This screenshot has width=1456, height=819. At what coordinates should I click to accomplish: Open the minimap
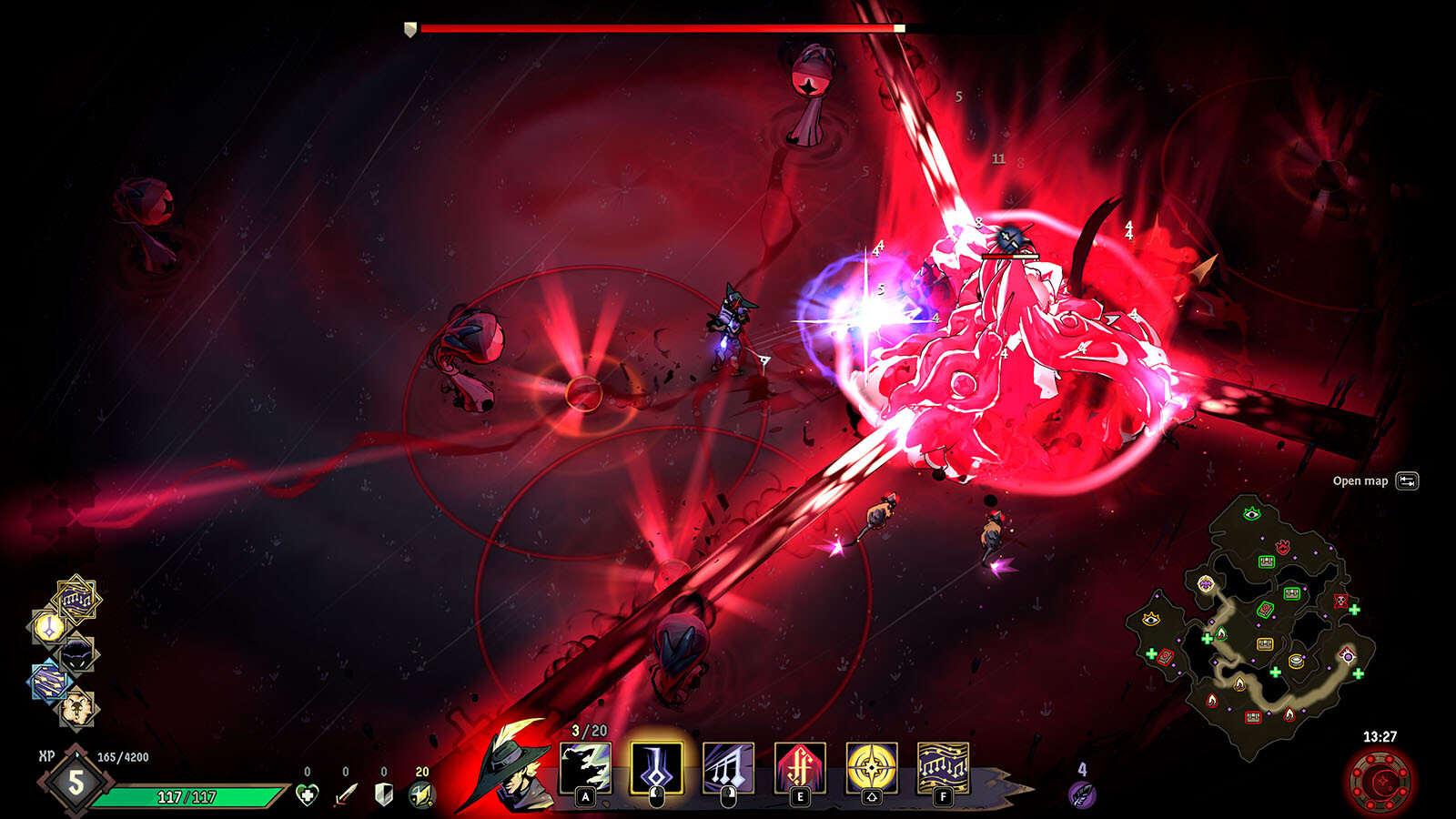pos(1407,481)
